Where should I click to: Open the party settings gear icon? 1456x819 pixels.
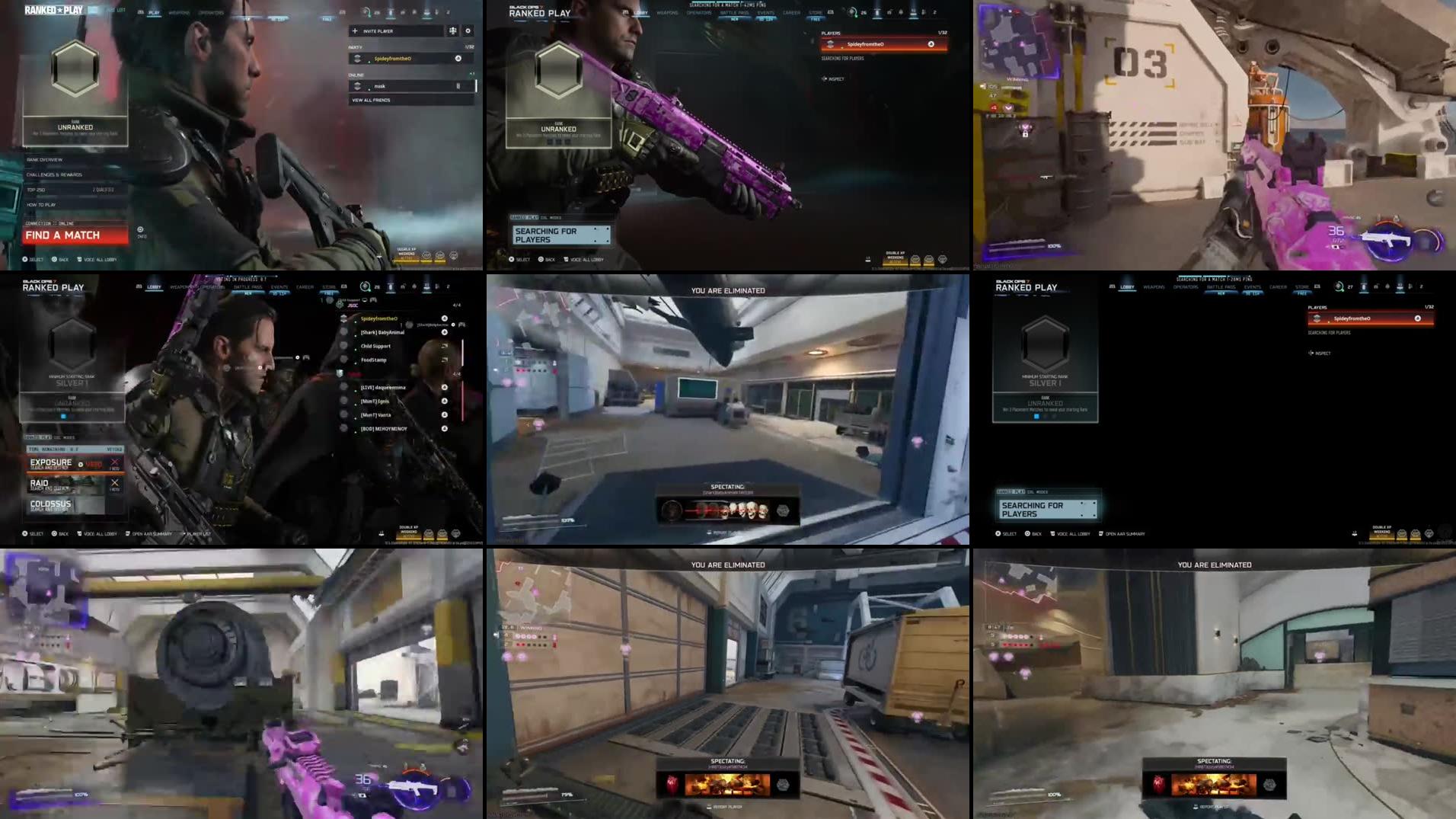[x=468, y=30]
